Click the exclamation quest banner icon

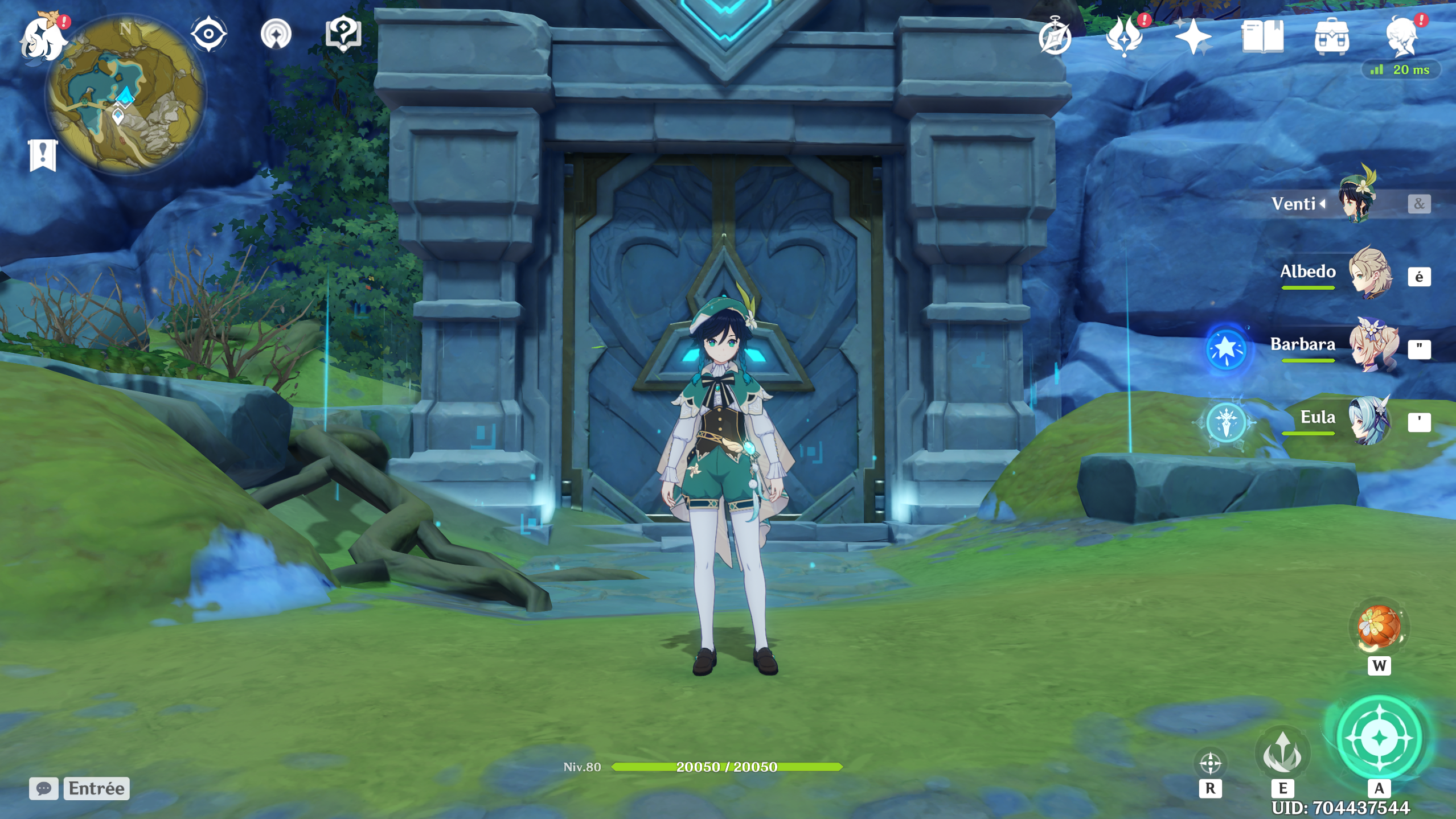coord(43,155)
